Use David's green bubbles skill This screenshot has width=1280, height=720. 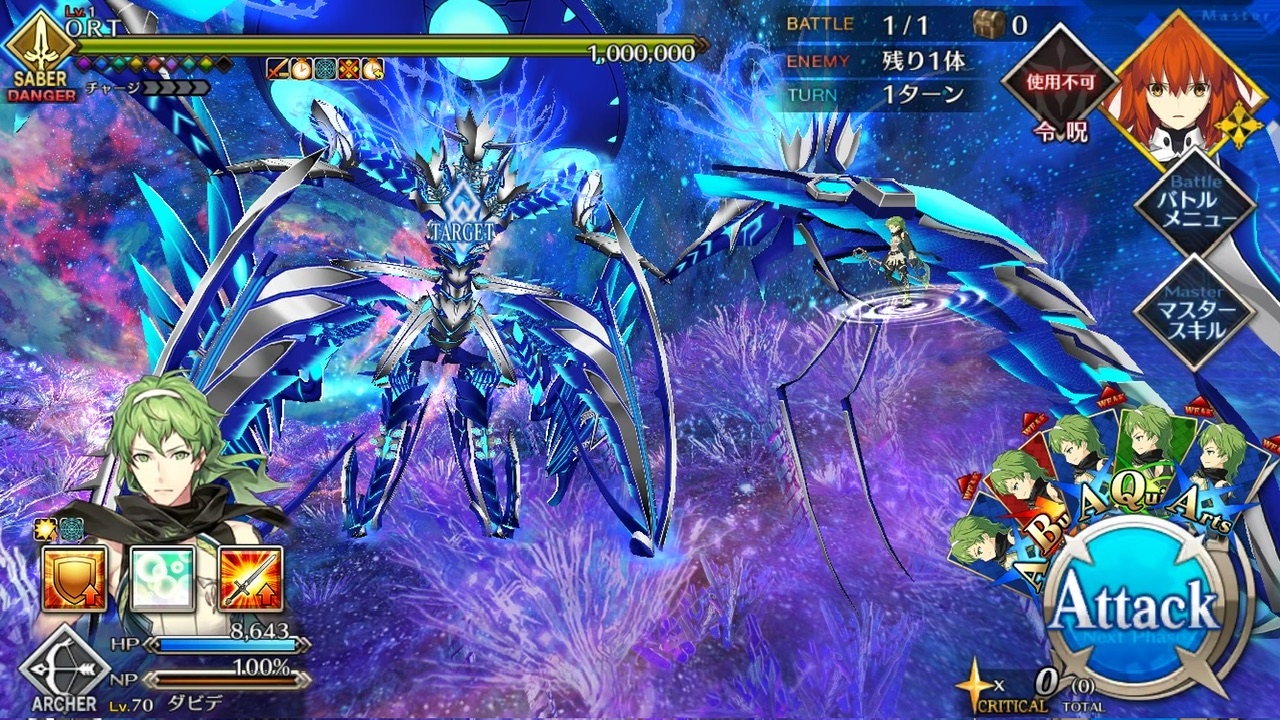pos(162,579)
